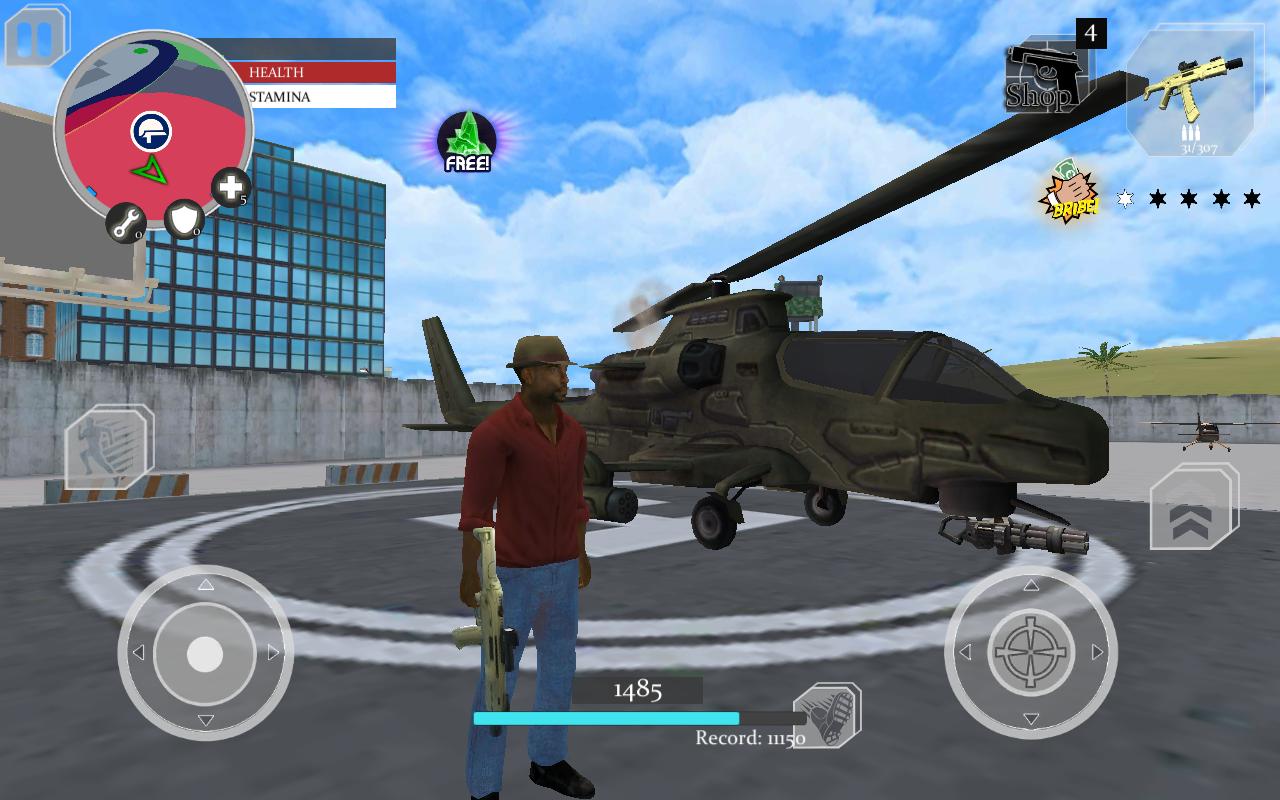Use the medkit plus icon
Viewport: 1280px width, 800px height.
coord(231,187)
